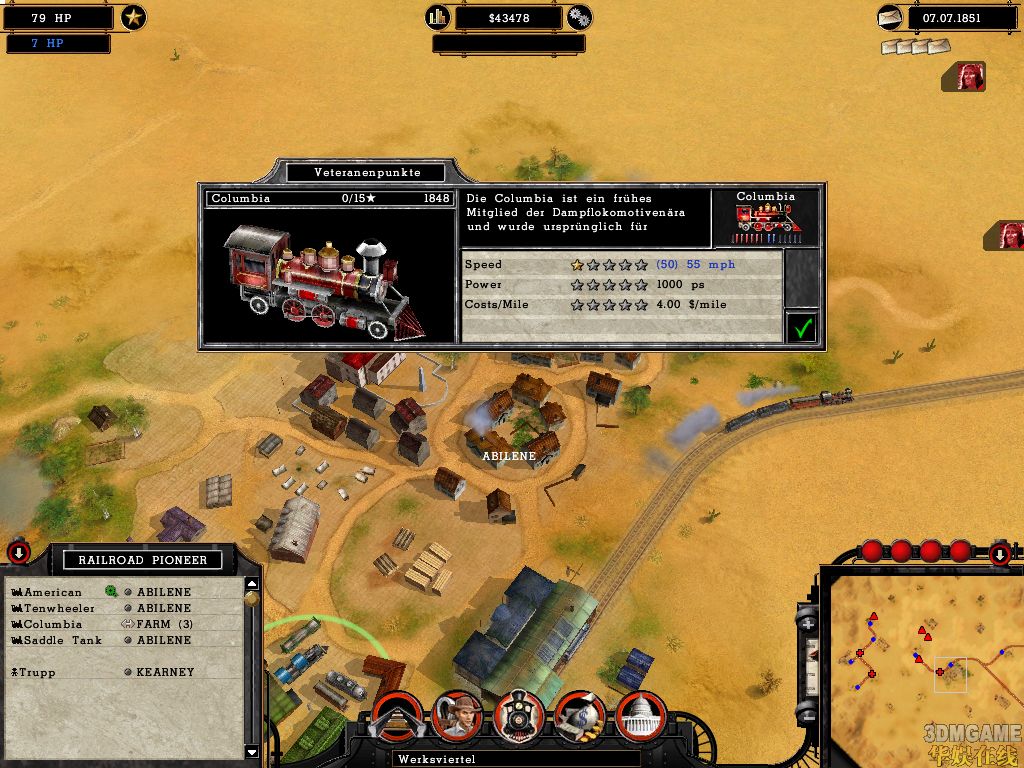The width and height of the screenshot is (1024, 768).
Task: Open the gold star veteran points icon
Action: coord(133,17)
